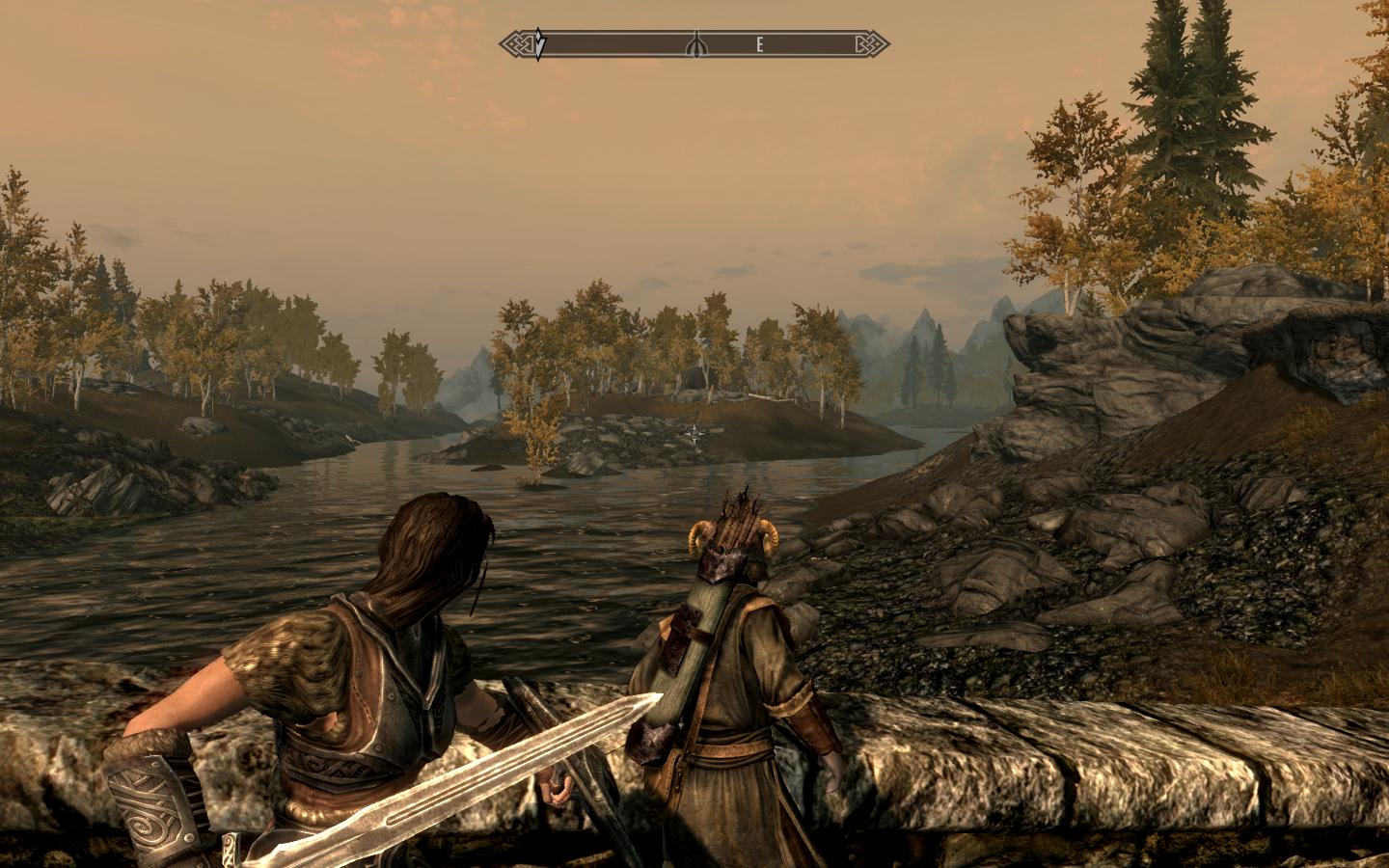1389x868 pixels.
Task: Click the East letter on the compass
Action: coord(760,44)
